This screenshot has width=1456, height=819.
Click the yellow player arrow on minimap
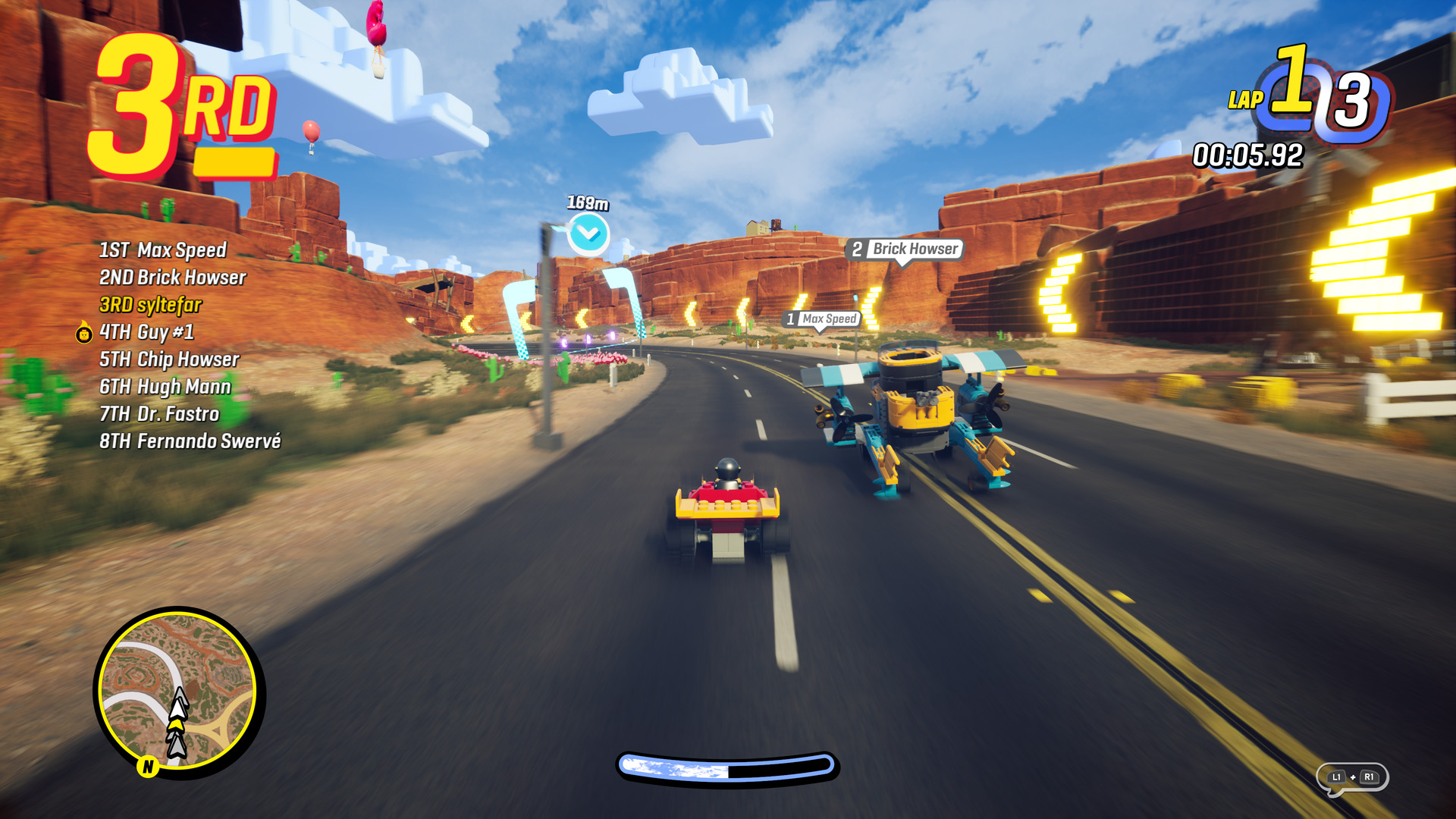tap(176, 724)
